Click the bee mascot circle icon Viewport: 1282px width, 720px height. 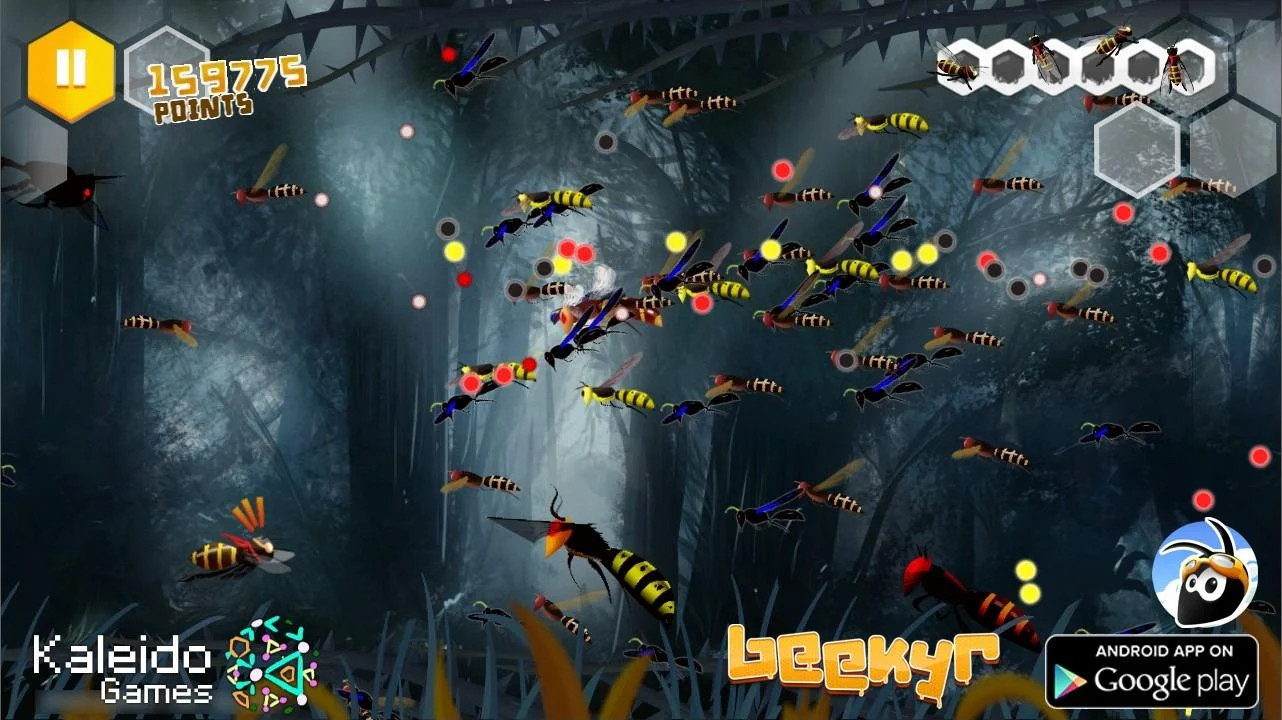pos(1207,575)
